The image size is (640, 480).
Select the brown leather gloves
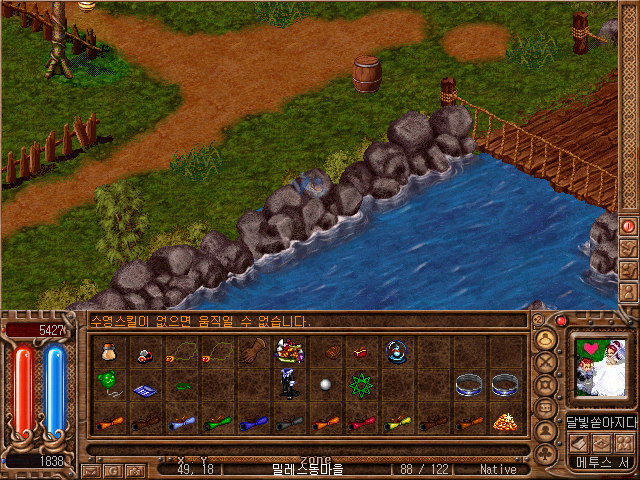(253, 350)
